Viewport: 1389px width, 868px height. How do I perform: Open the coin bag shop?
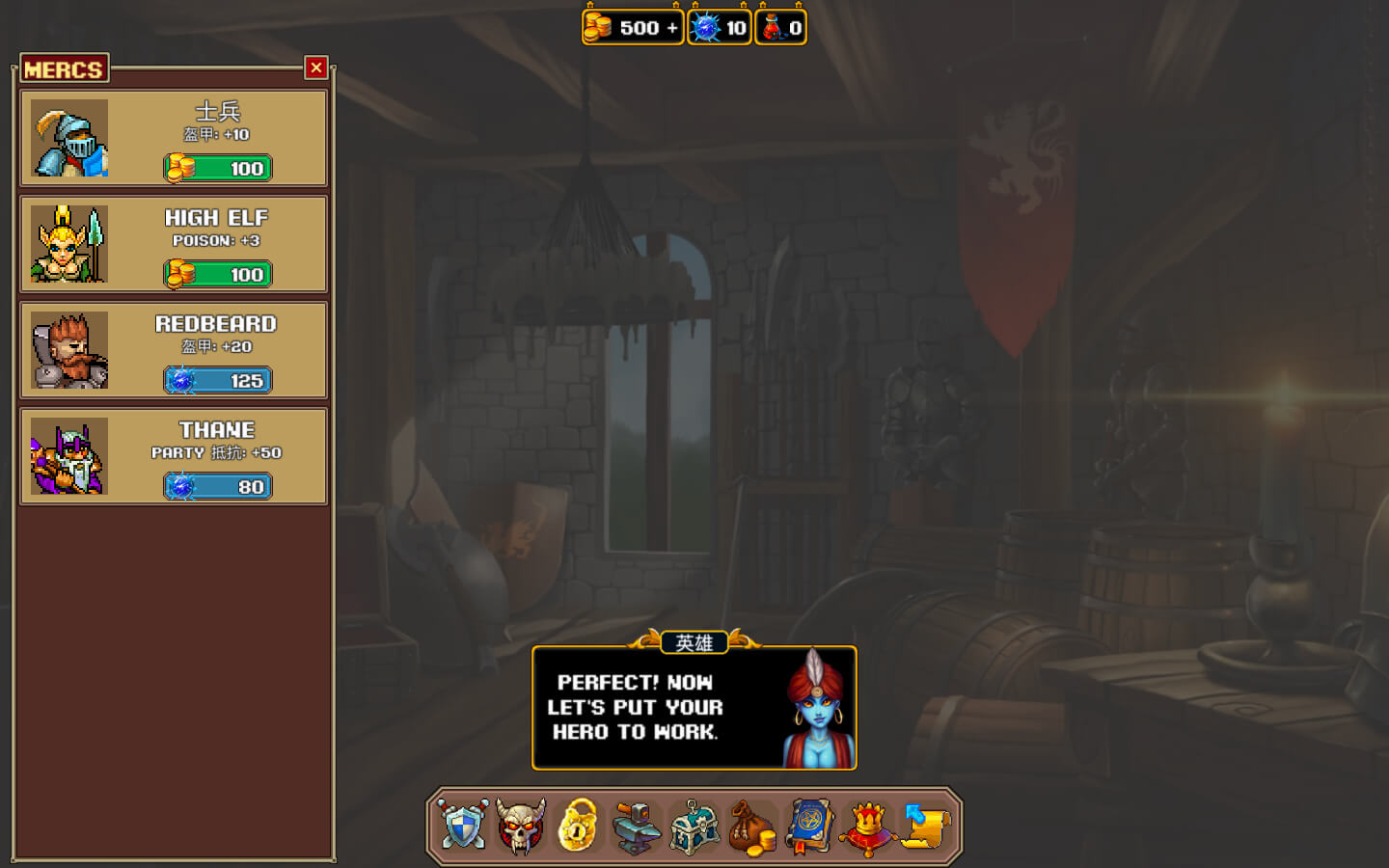point(752,827)
